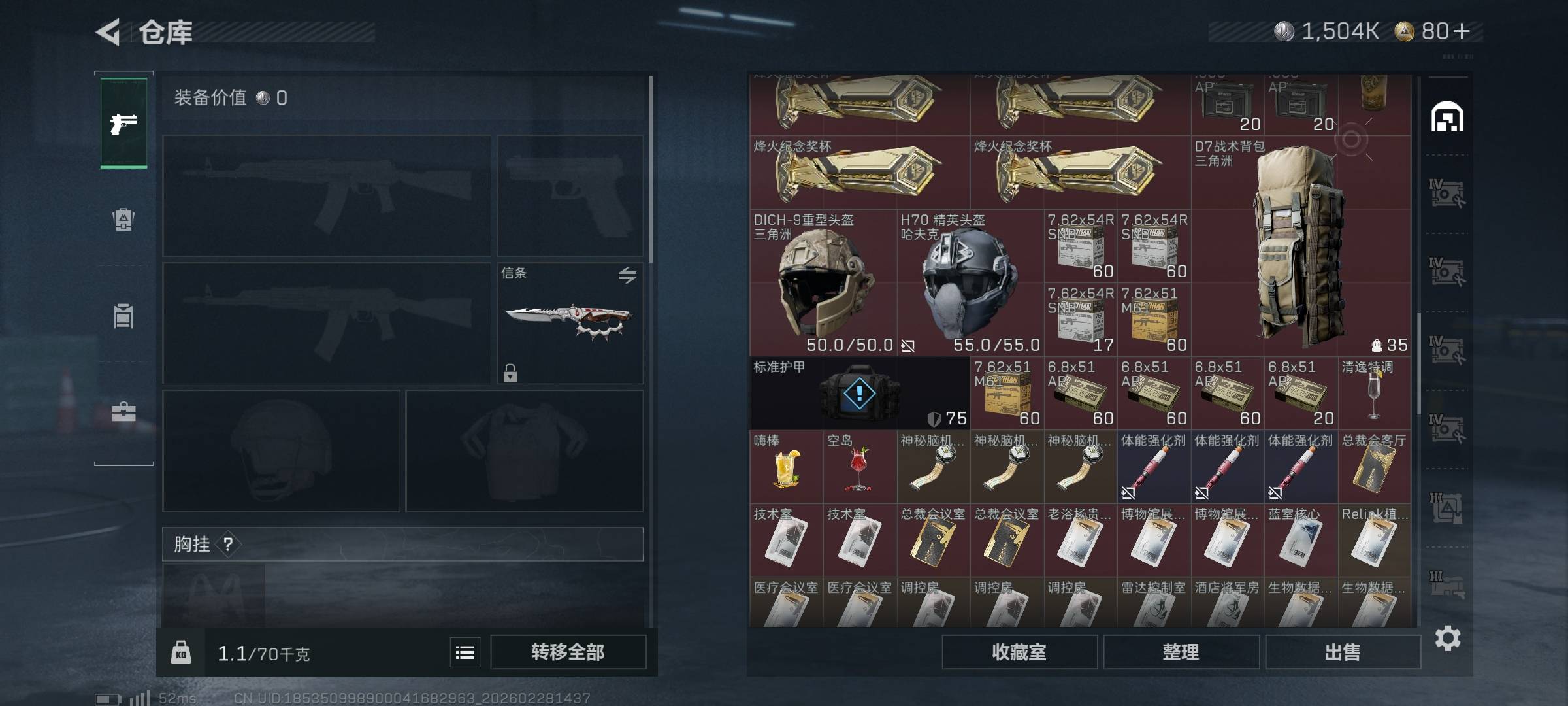This screenshot has width=1568, height=706.
Task: Select the top home-shaped stash tab
Action: click(1447, 118)
